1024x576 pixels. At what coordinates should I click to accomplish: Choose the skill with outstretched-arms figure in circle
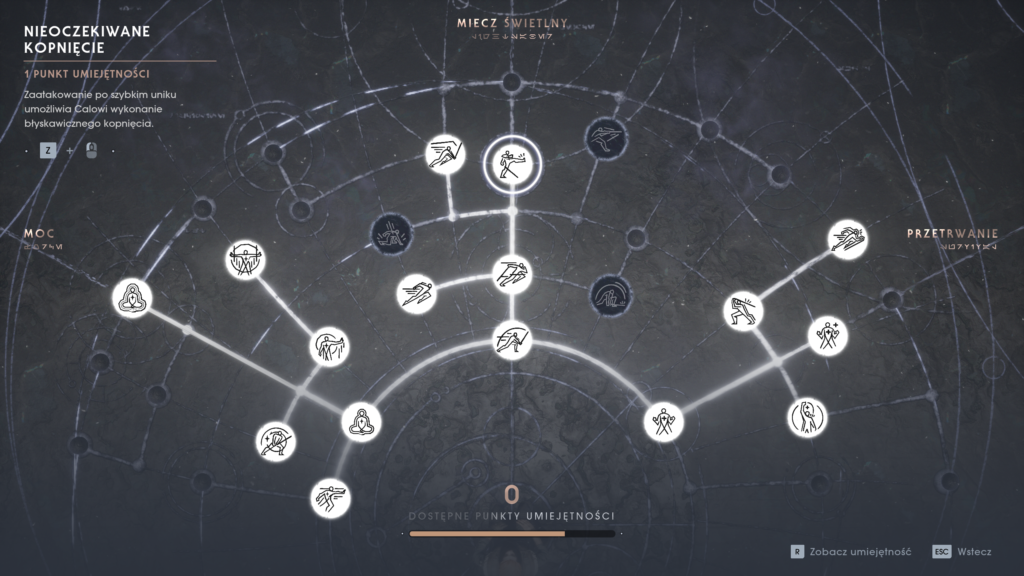tap(245, 260)
